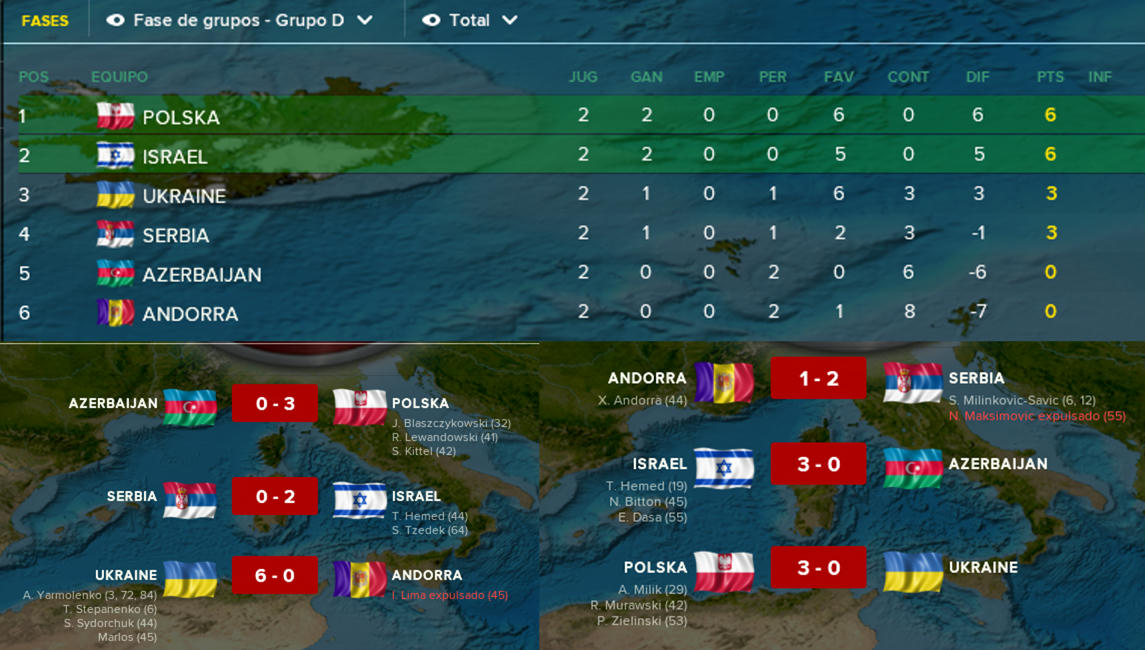
Task: Click the GAN column header
Action: [646, 77]
